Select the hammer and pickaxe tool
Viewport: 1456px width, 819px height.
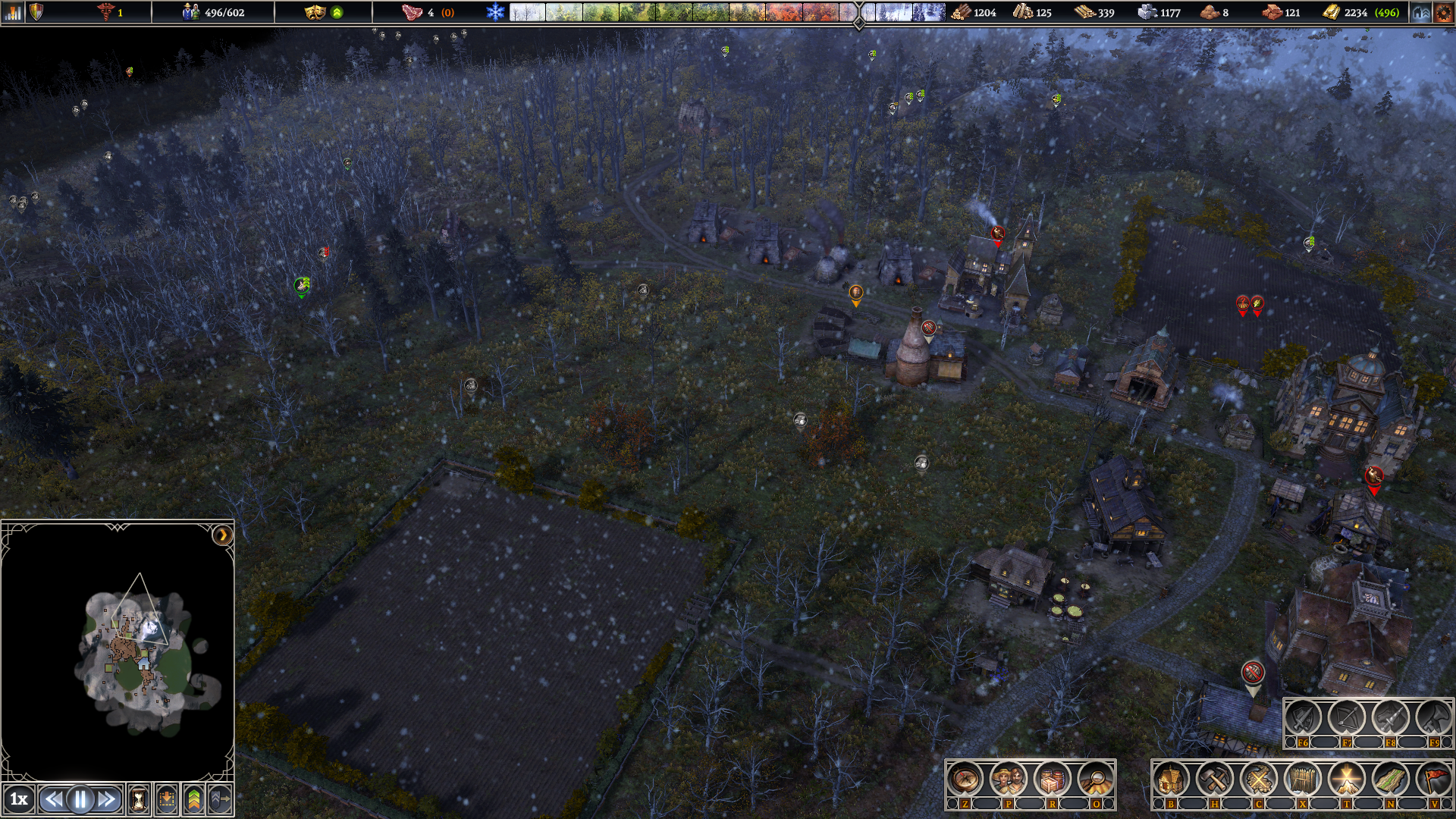pos(1215,778)
